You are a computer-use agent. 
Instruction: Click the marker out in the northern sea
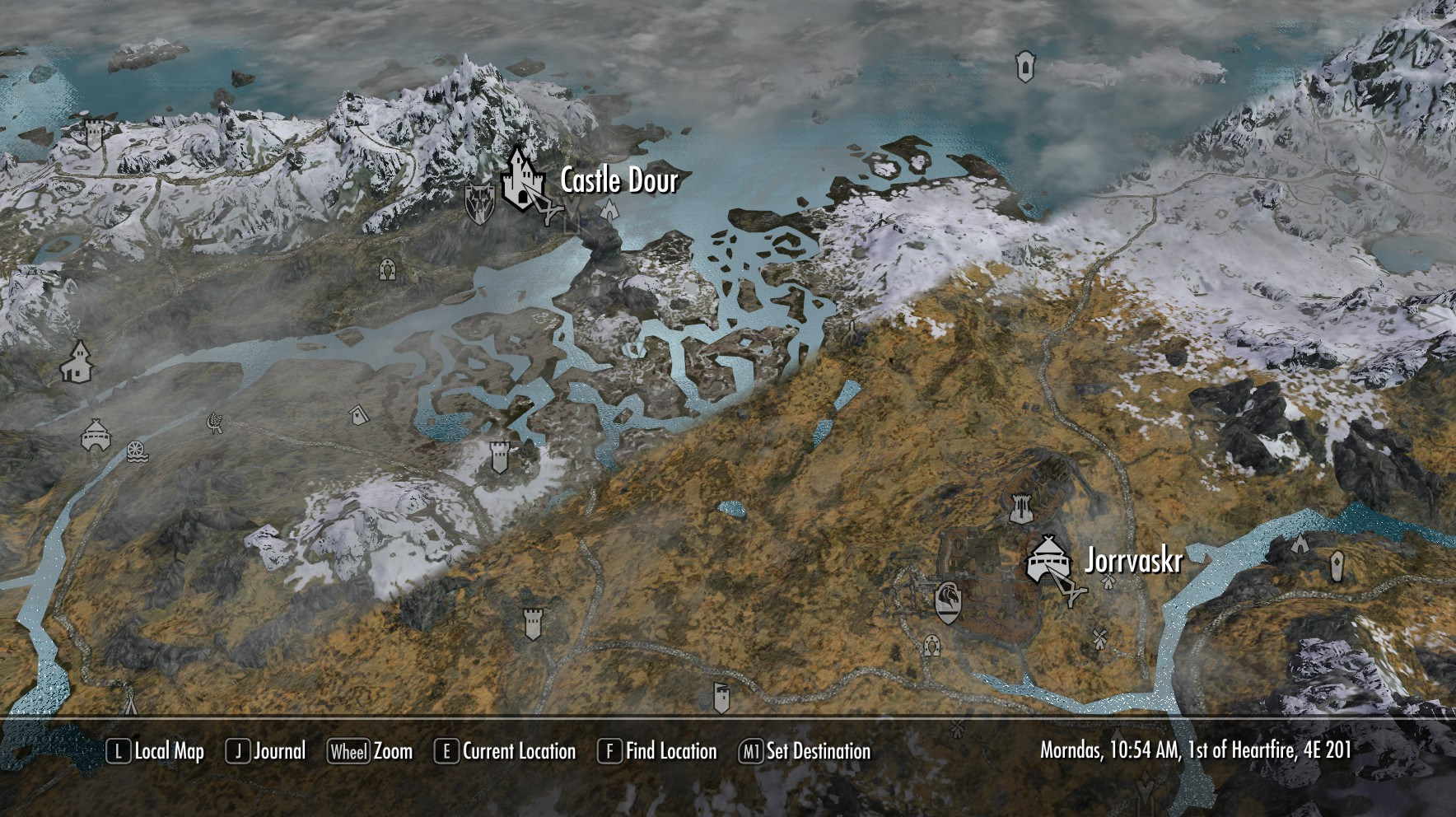point(1024,67)
